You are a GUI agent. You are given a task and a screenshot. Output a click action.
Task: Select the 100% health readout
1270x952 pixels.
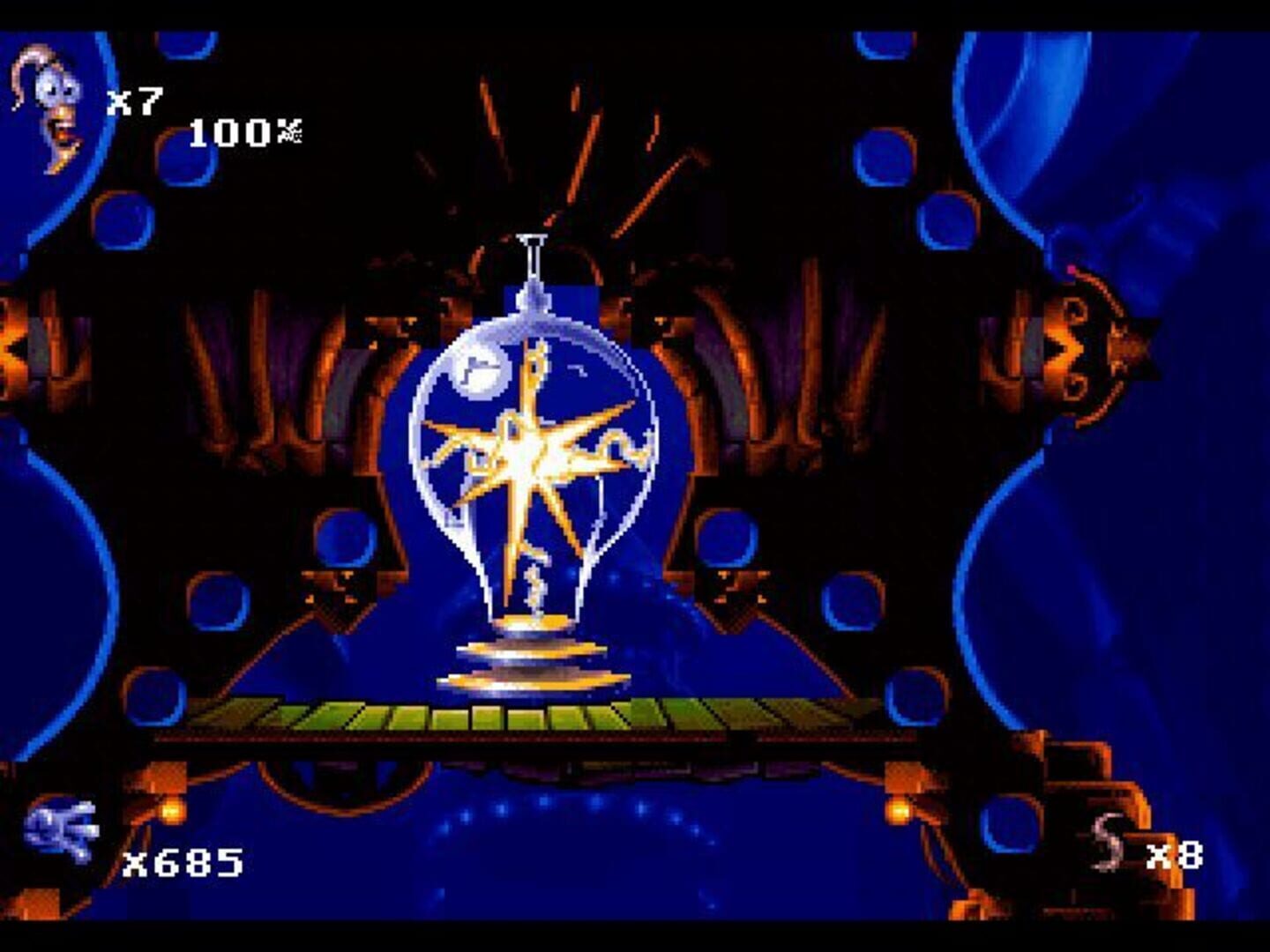238,132
